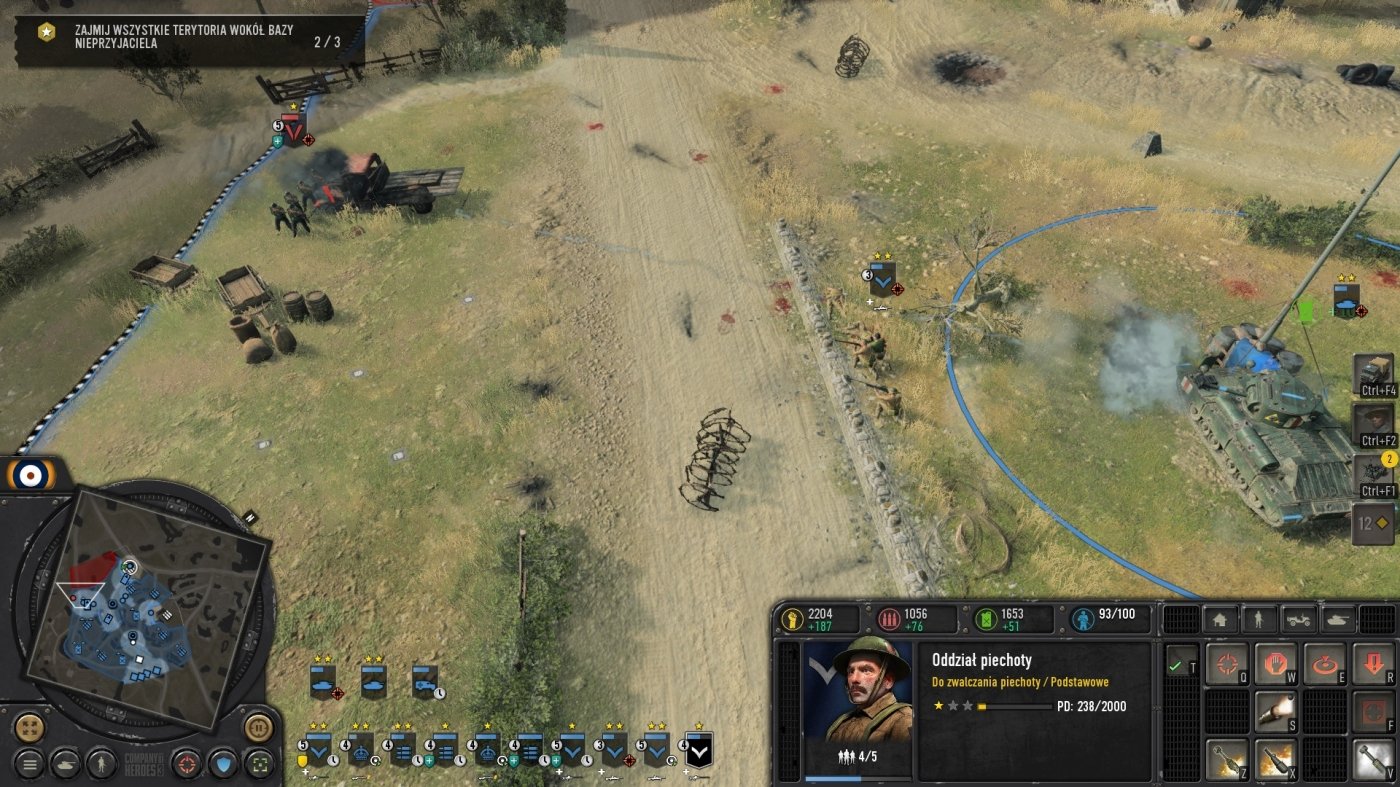Click the infantry squad portrait
Screen dimensions: 1400x787
point(857,690)
